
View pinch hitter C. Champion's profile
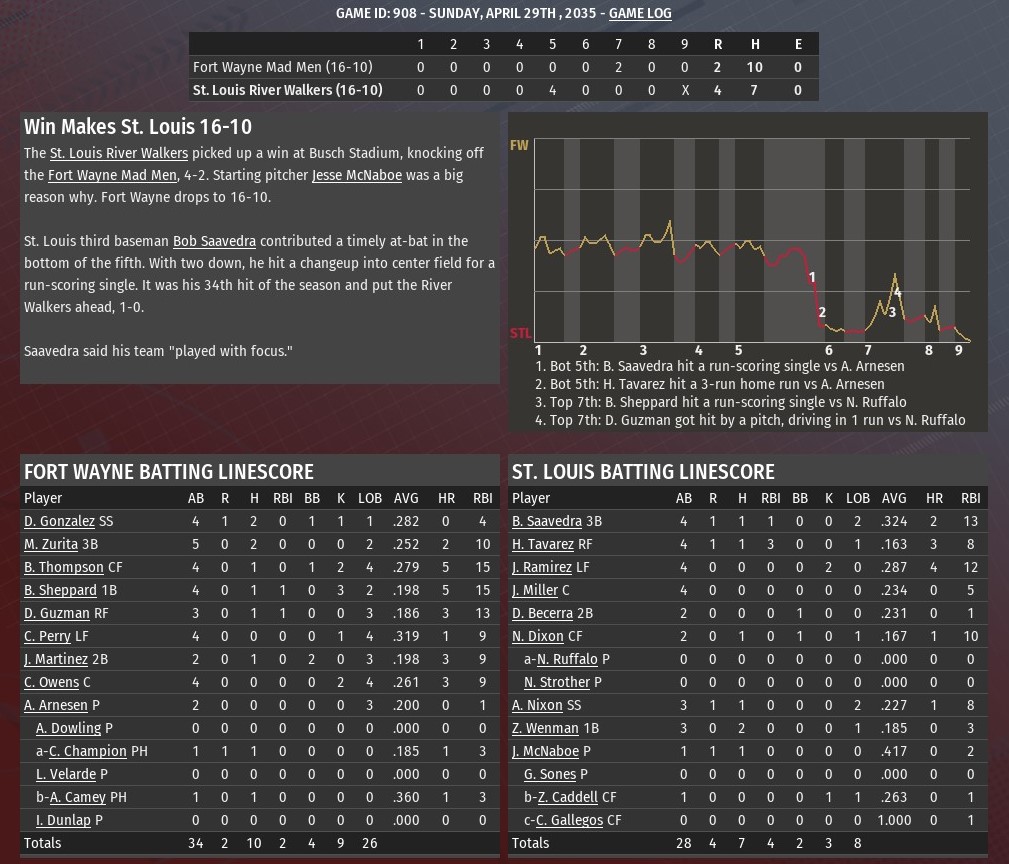88,751
